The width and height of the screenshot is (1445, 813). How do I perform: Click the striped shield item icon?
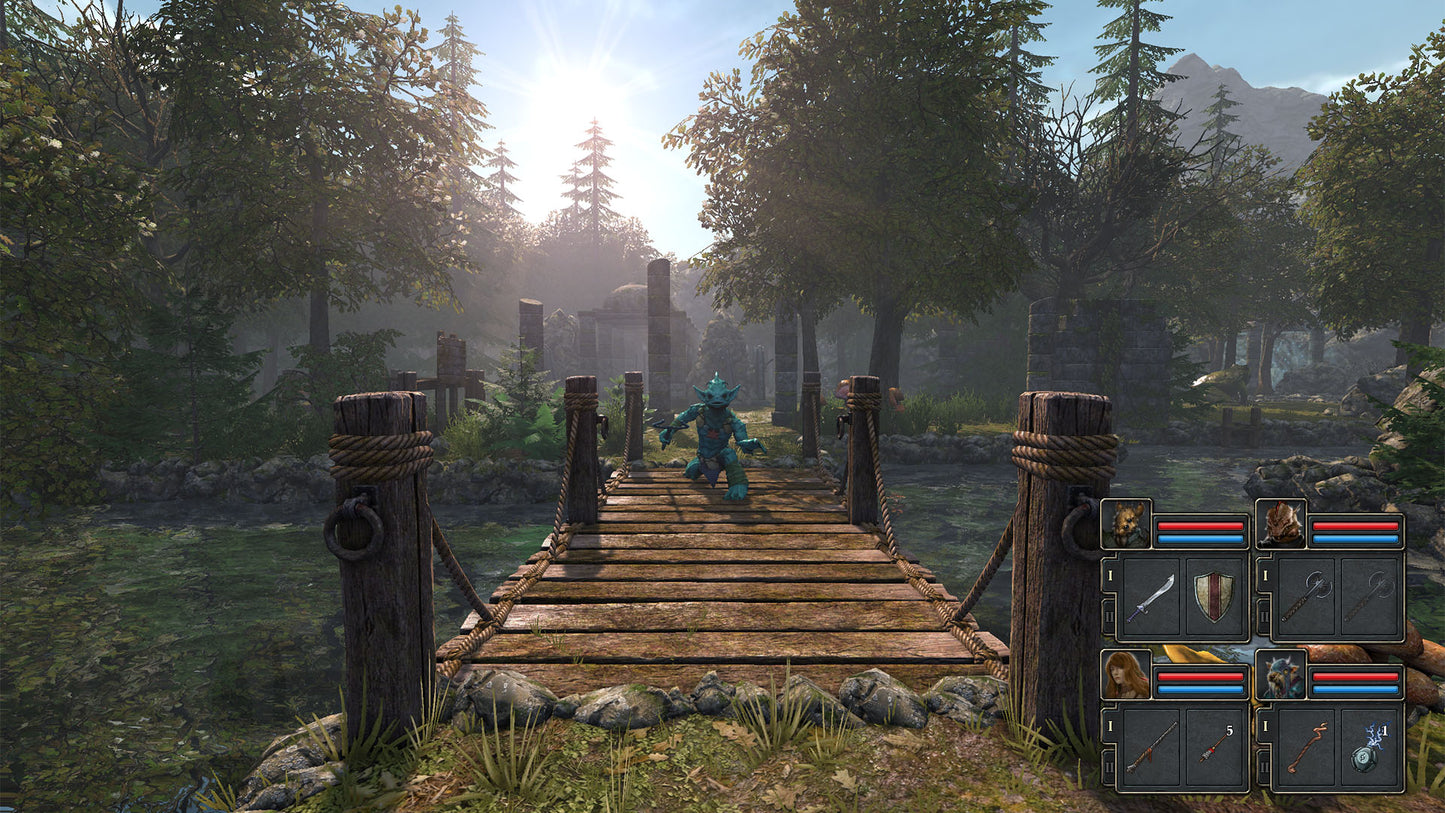pyautogui.click(x=1212, y=595)
